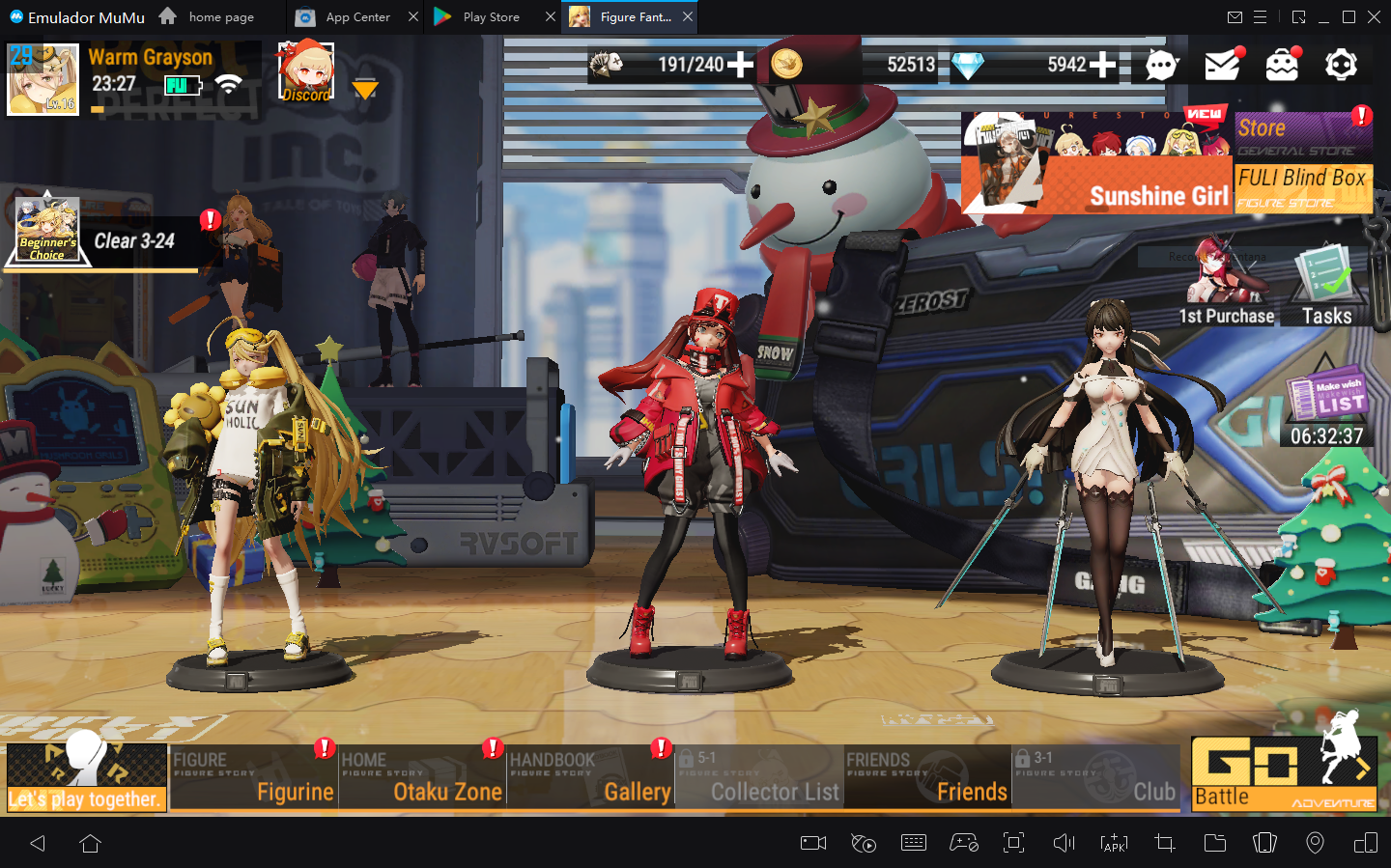Open the Make Wish List
The image size is (1391, 868).
(x=1327, y=407)
